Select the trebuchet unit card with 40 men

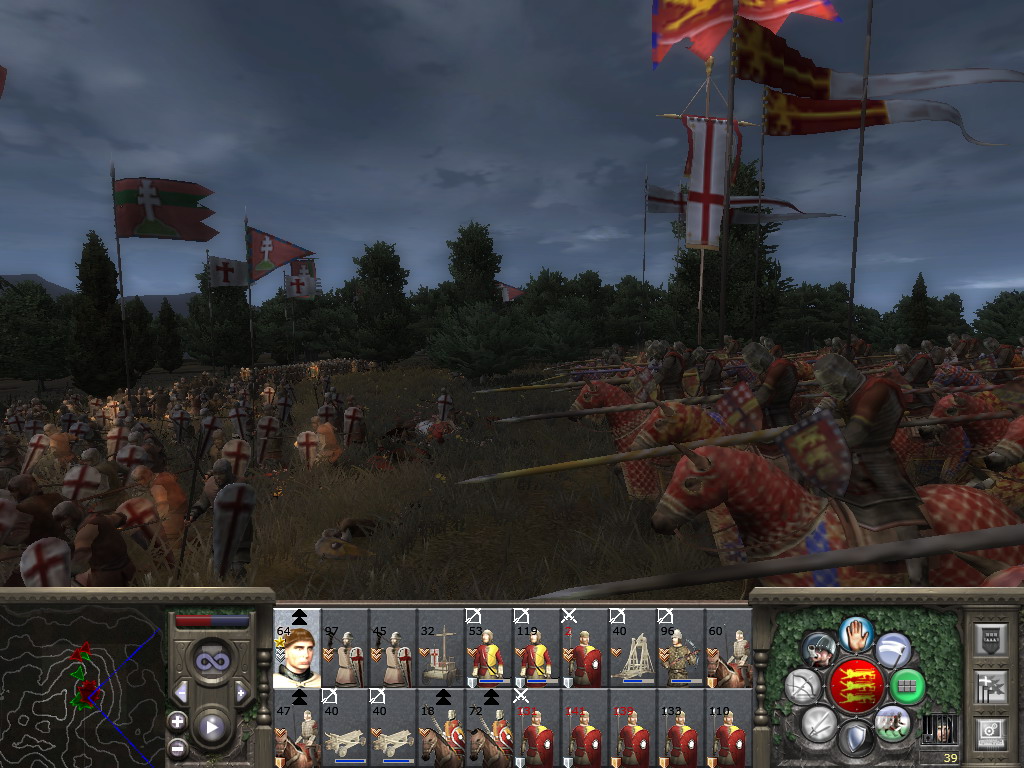(x=632, y=652)
